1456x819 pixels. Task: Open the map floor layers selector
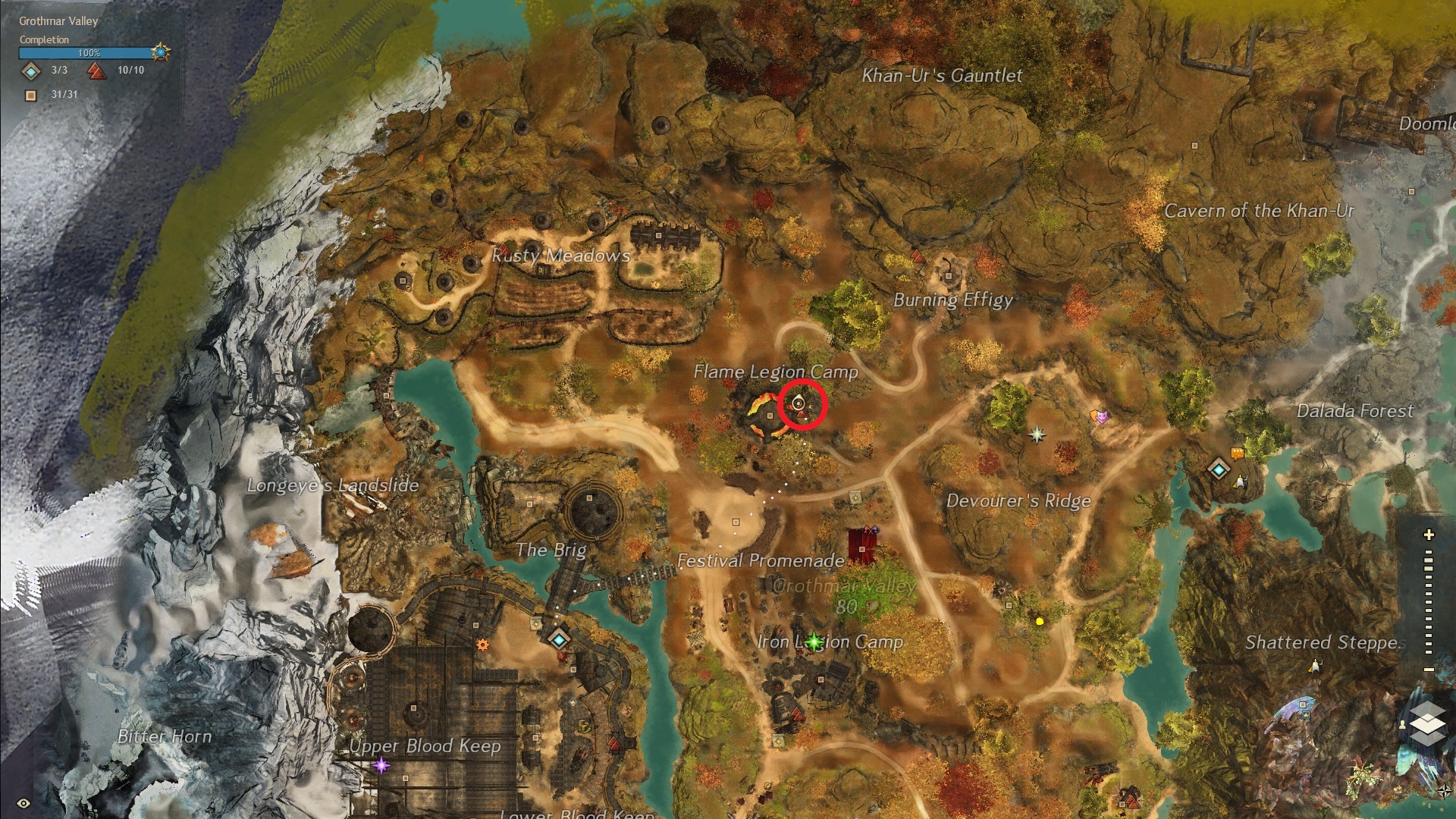pos(1428,723)
